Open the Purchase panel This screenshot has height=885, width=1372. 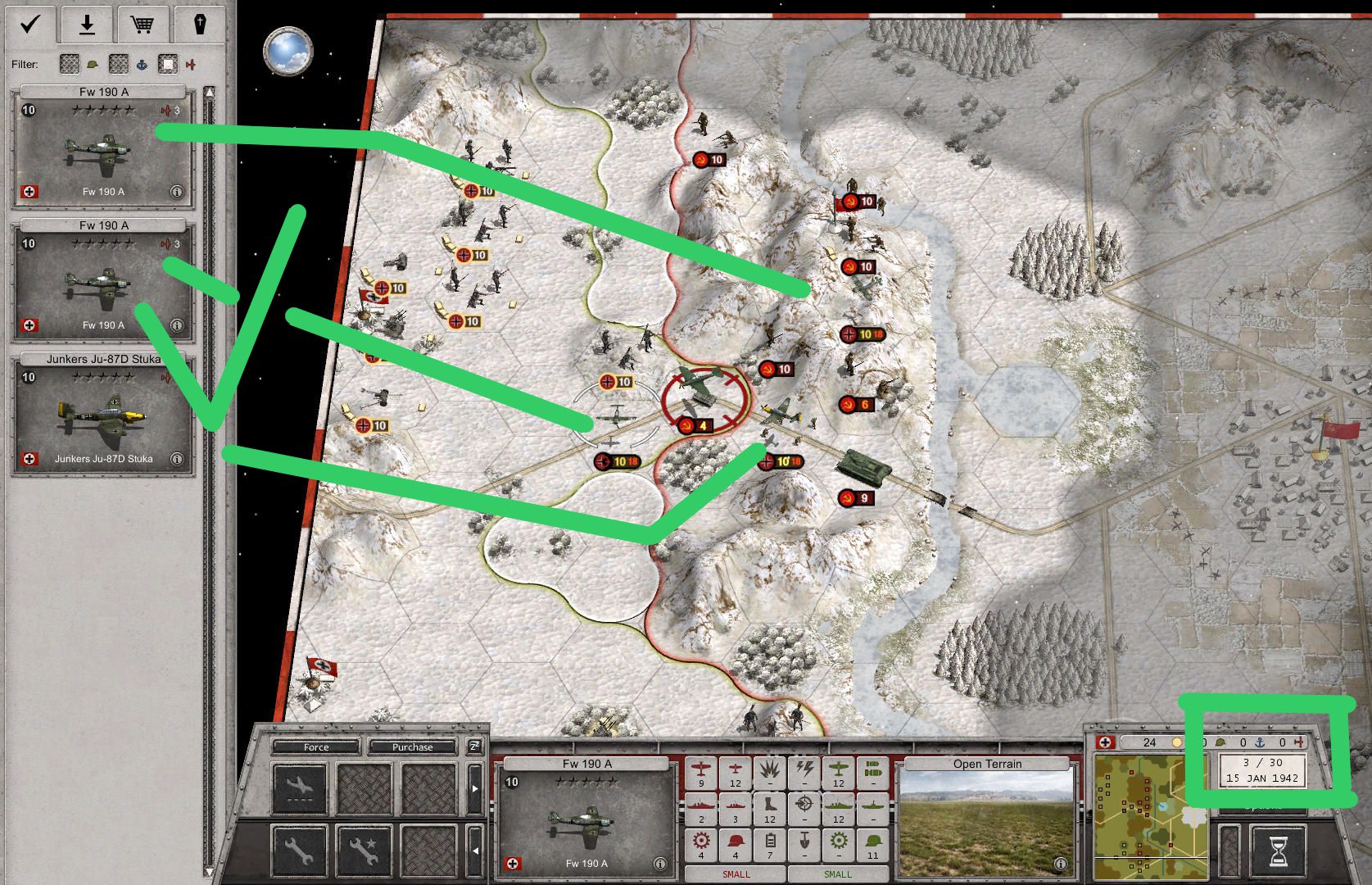pos(412,747)
